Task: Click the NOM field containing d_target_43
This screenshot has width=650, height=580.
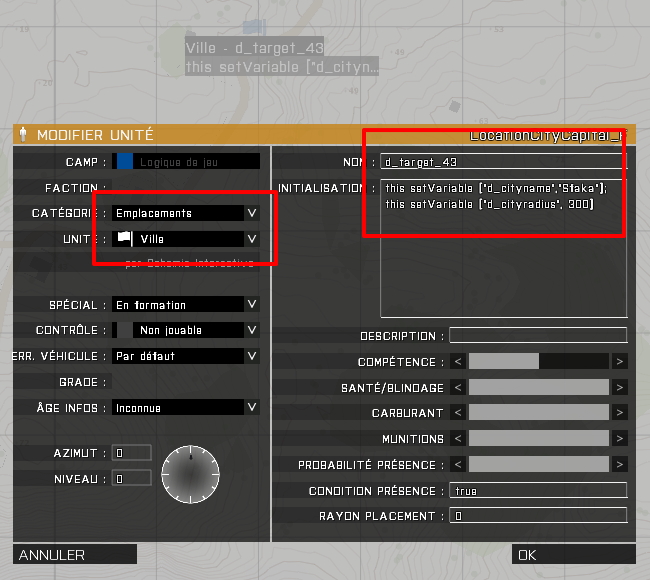Action: tap(502, 162)
